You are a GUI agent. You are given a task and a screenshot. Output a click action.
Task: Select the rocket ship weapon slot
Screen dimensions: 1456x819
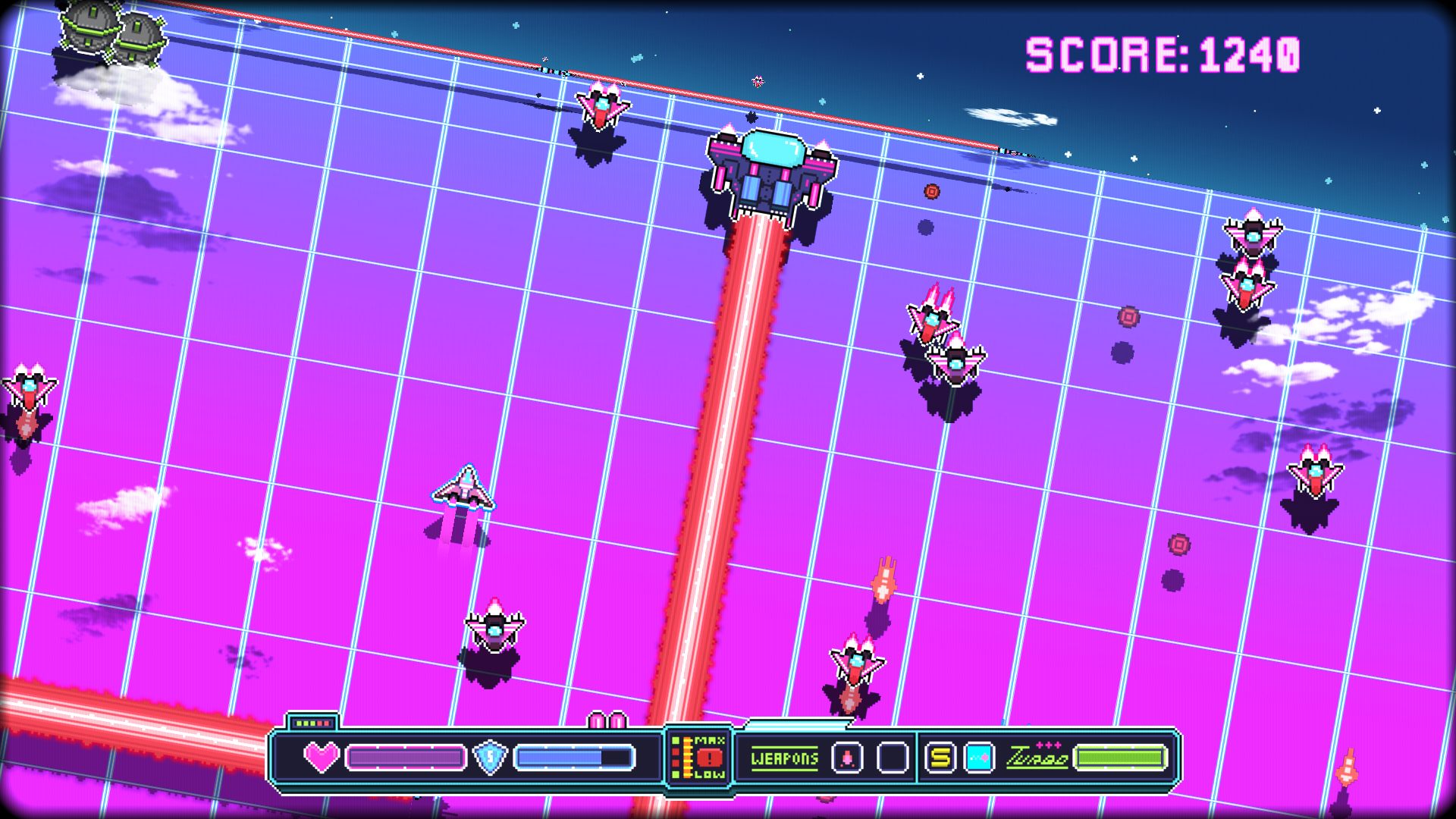click(x=847, y=757)
